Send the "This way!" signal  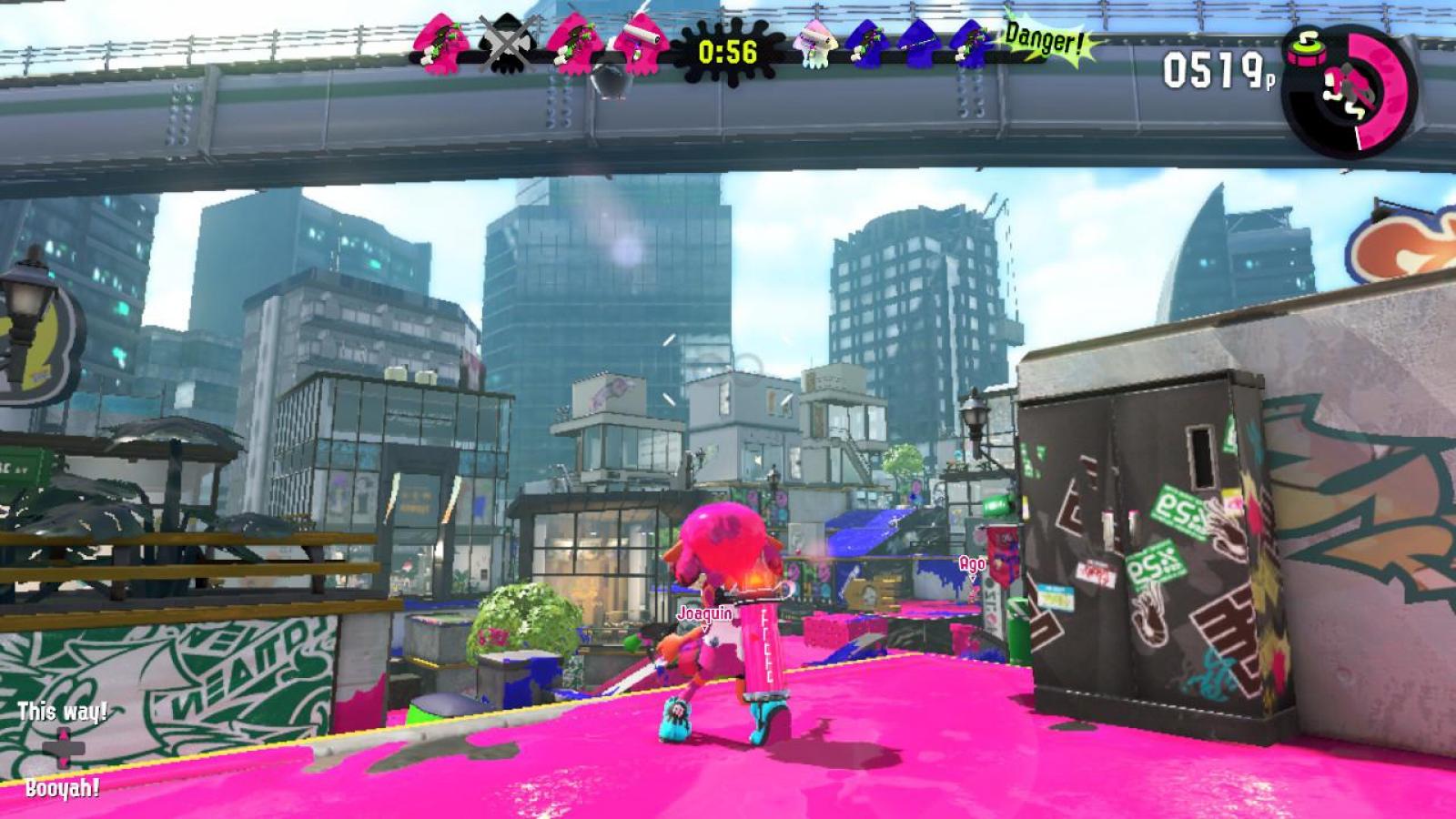63,711
